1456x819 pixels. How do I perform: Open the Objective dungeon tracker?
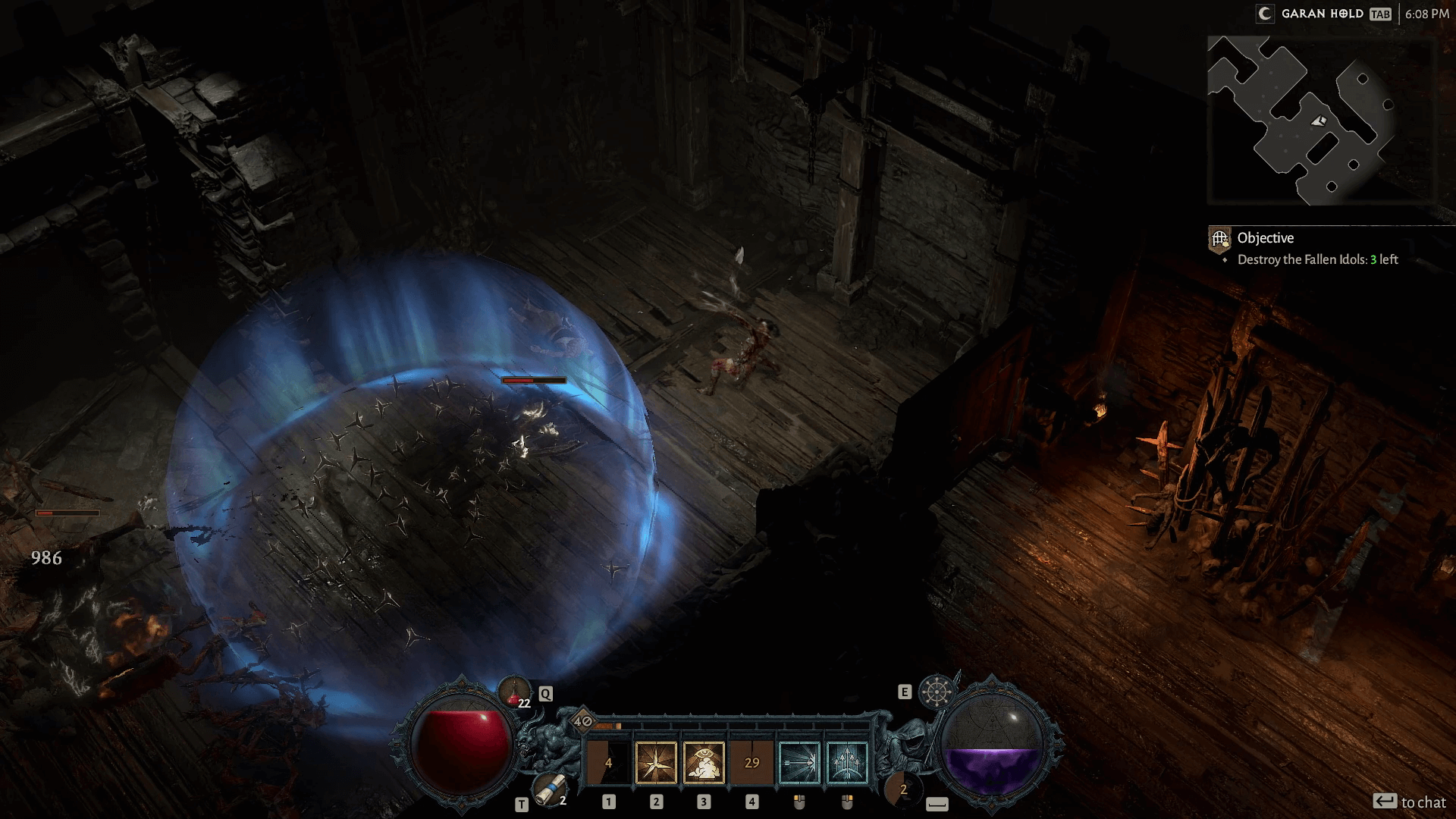click(x=1266, y=238)
